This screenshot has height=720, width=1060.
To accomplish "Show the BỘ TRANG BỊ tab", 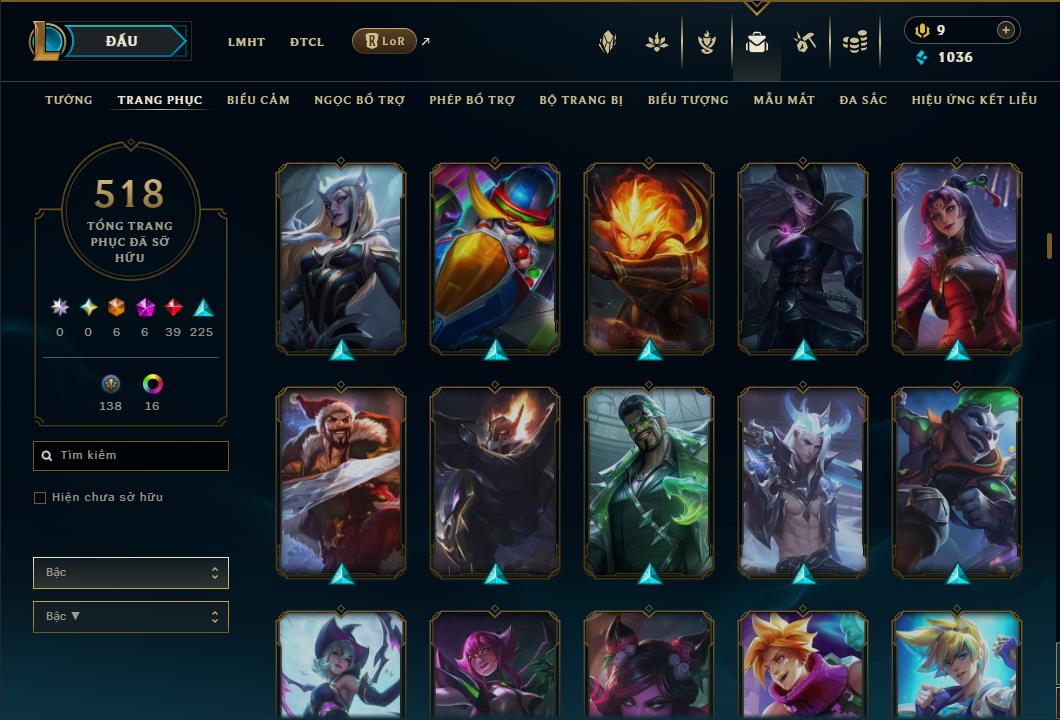I will 581,100.
